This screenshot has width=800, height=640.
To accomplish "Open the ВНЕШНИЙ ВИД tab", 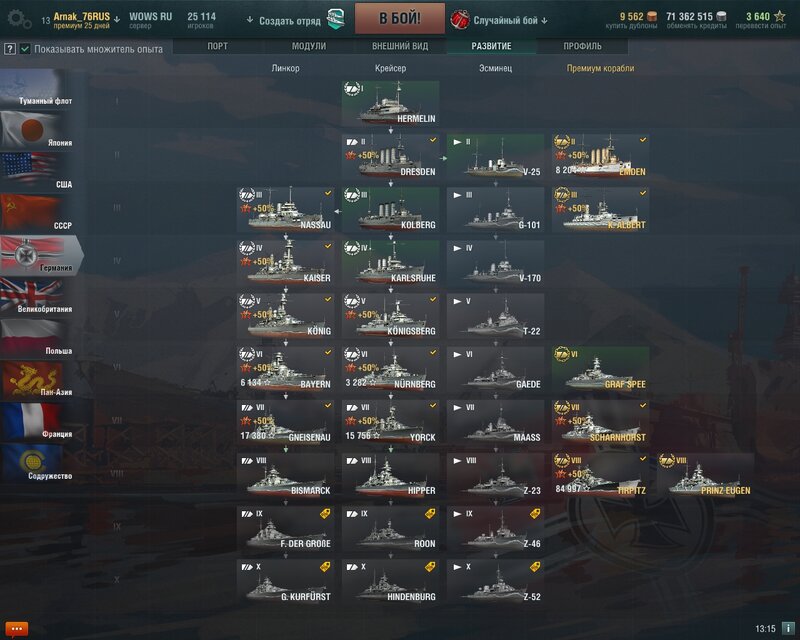I will (x=399, y=47).
